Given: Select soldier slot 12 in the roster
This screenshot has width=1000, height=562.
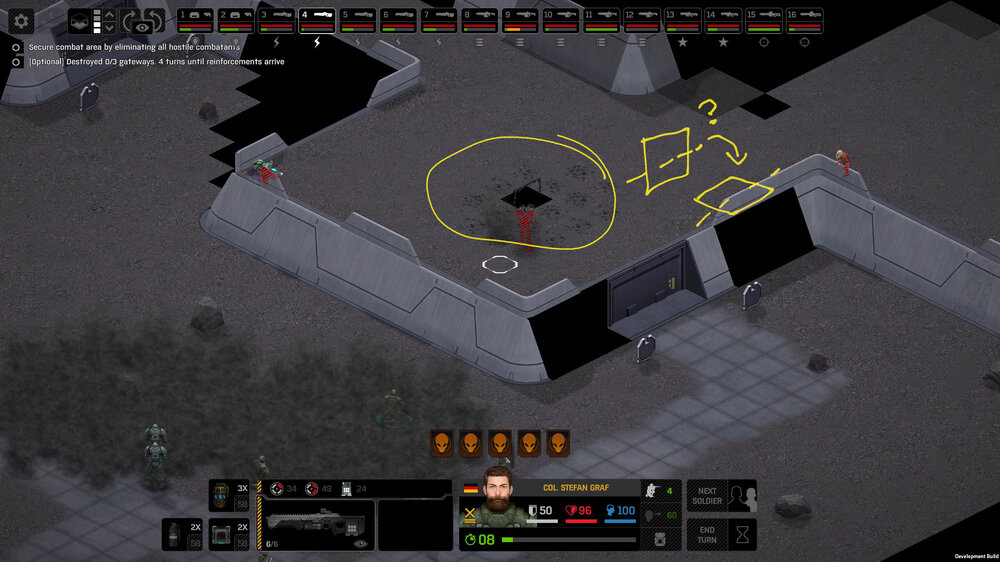Looking at the screenshot, I should pos(641,19).
